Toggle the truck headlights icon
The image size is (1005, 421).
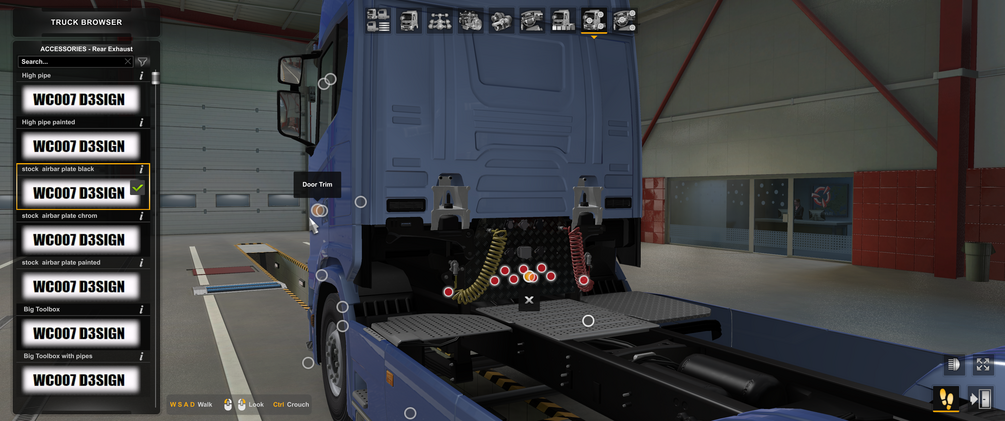tap(953, 365)
